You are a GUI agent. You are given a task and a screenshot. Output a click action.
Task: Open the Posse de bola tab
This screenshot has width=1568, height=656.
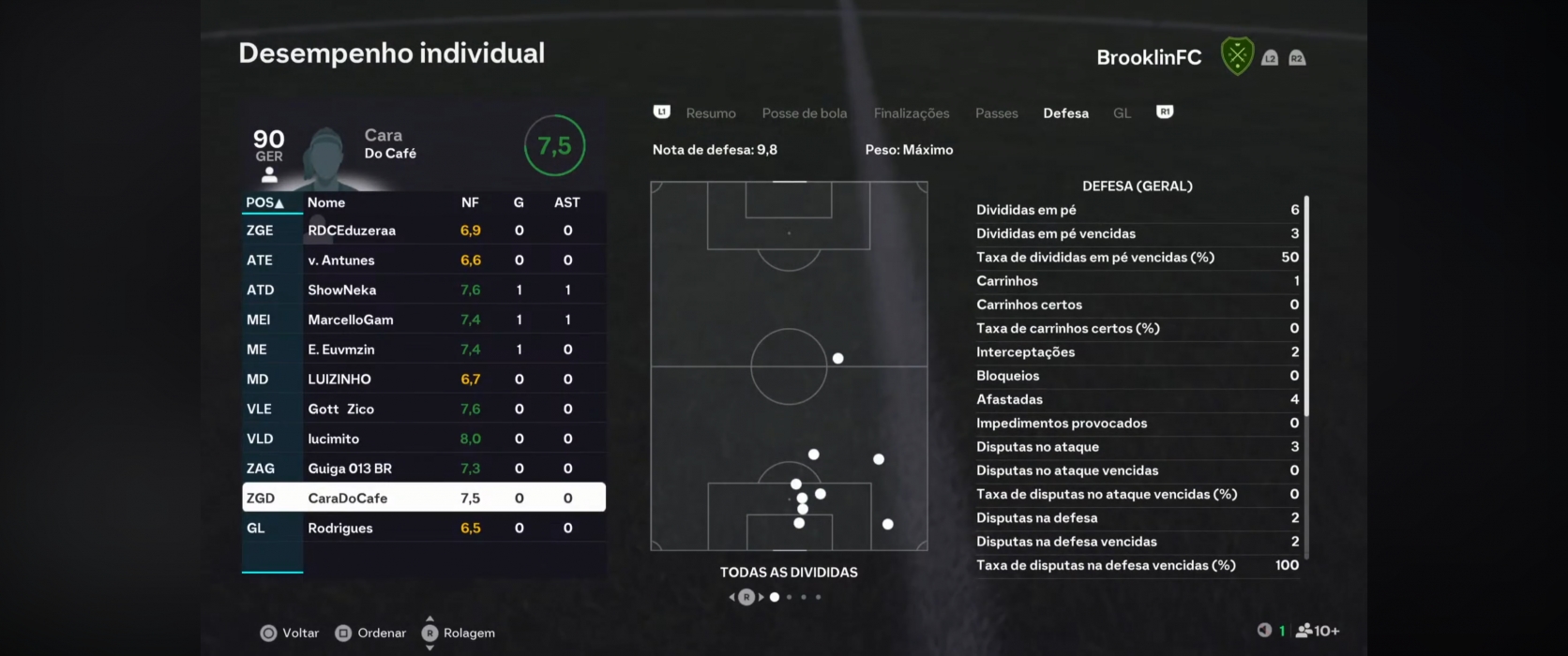(x=804, y=113)
